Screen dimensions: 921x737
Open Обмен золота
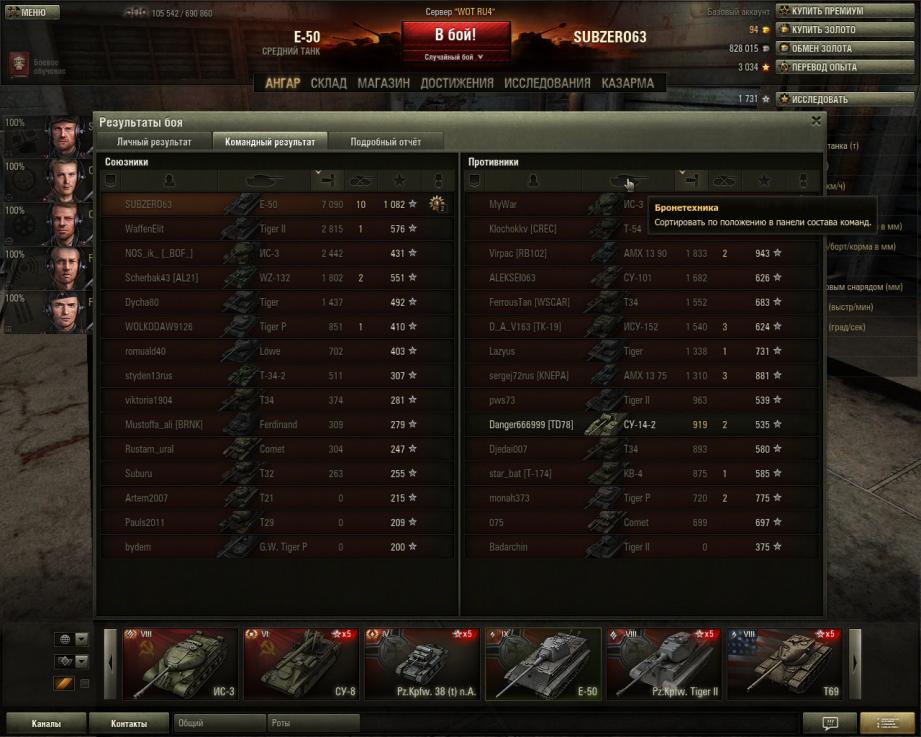click(830, 48)
